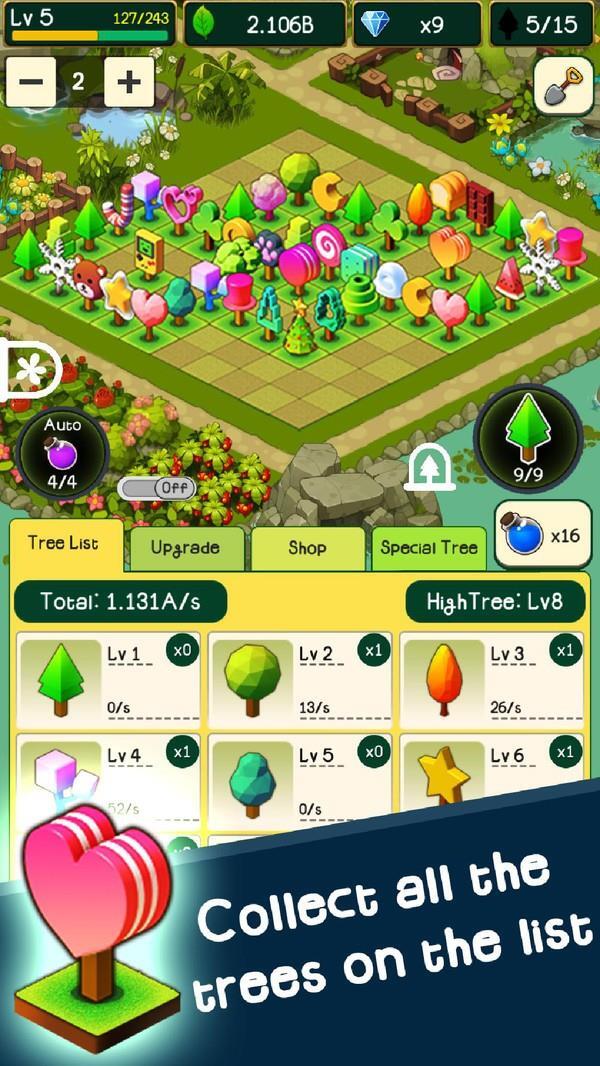Show the Special Tree tab
600x1066 pixels.
(429, 548)
